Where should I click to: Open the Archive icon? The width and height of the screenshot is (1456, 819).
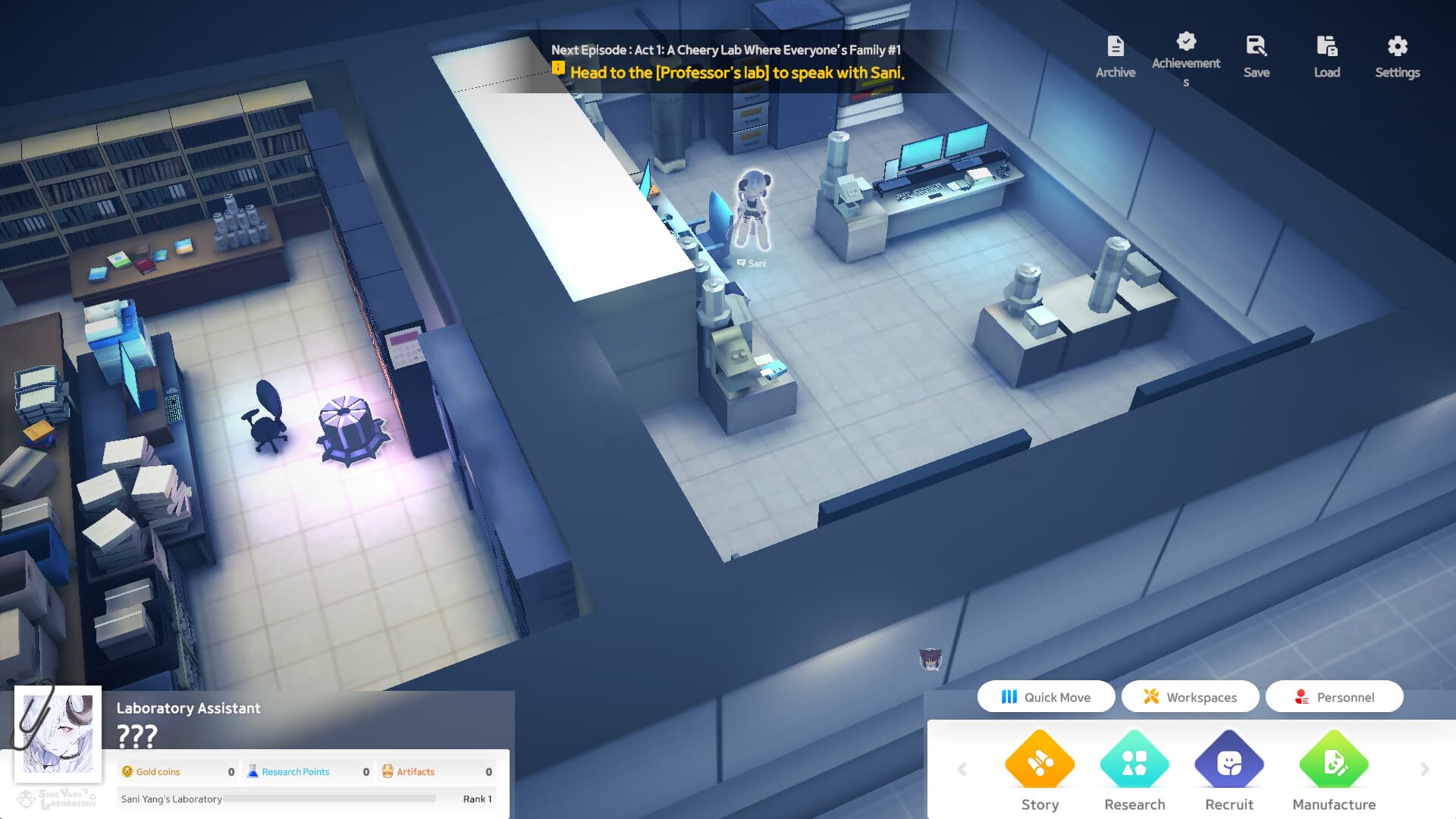point(1115,45)
